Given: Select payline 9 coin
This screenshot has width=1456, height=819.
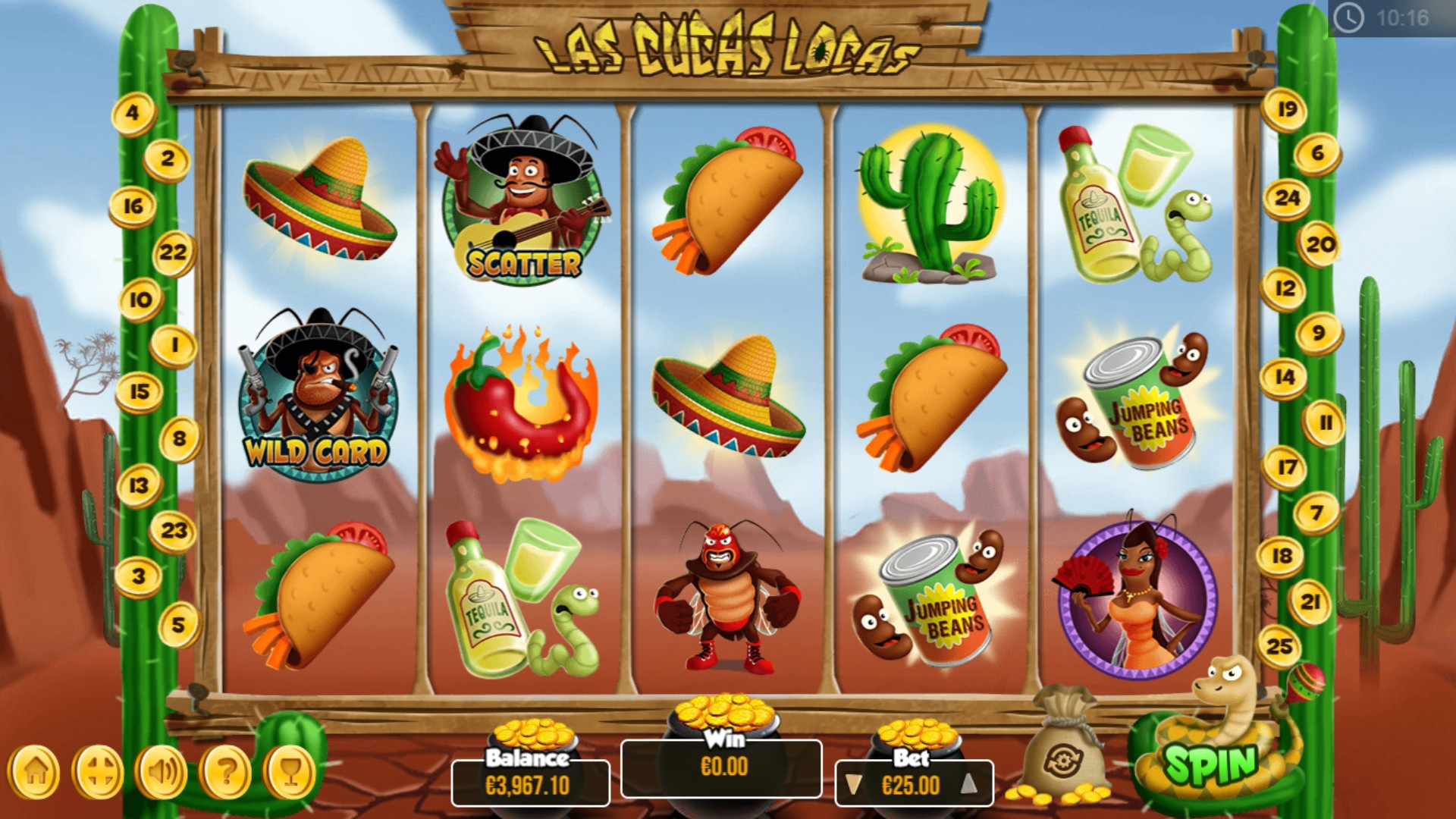Looking at the screenshot, I should (1319, 334).
